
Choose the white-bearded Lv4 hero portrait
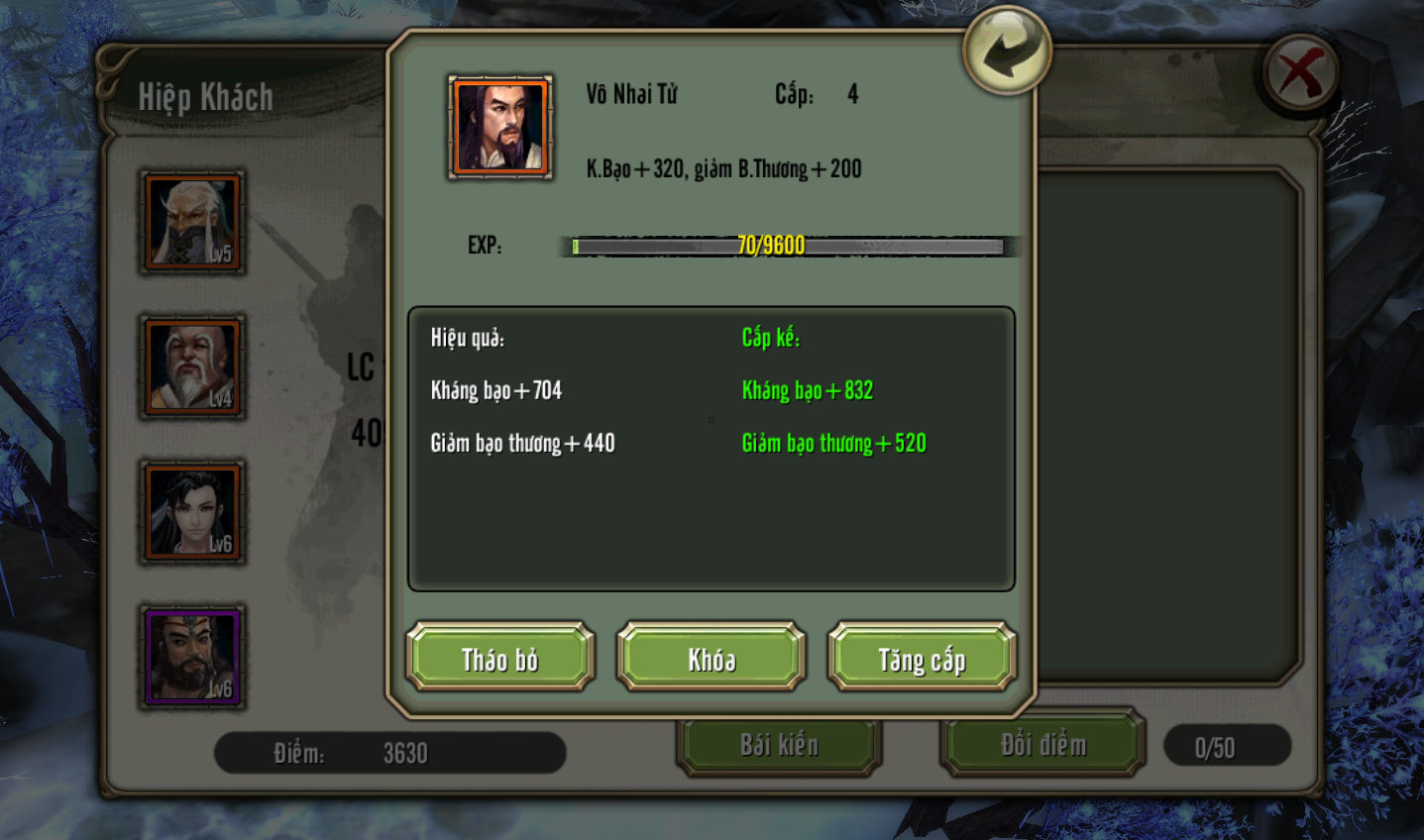193,367
